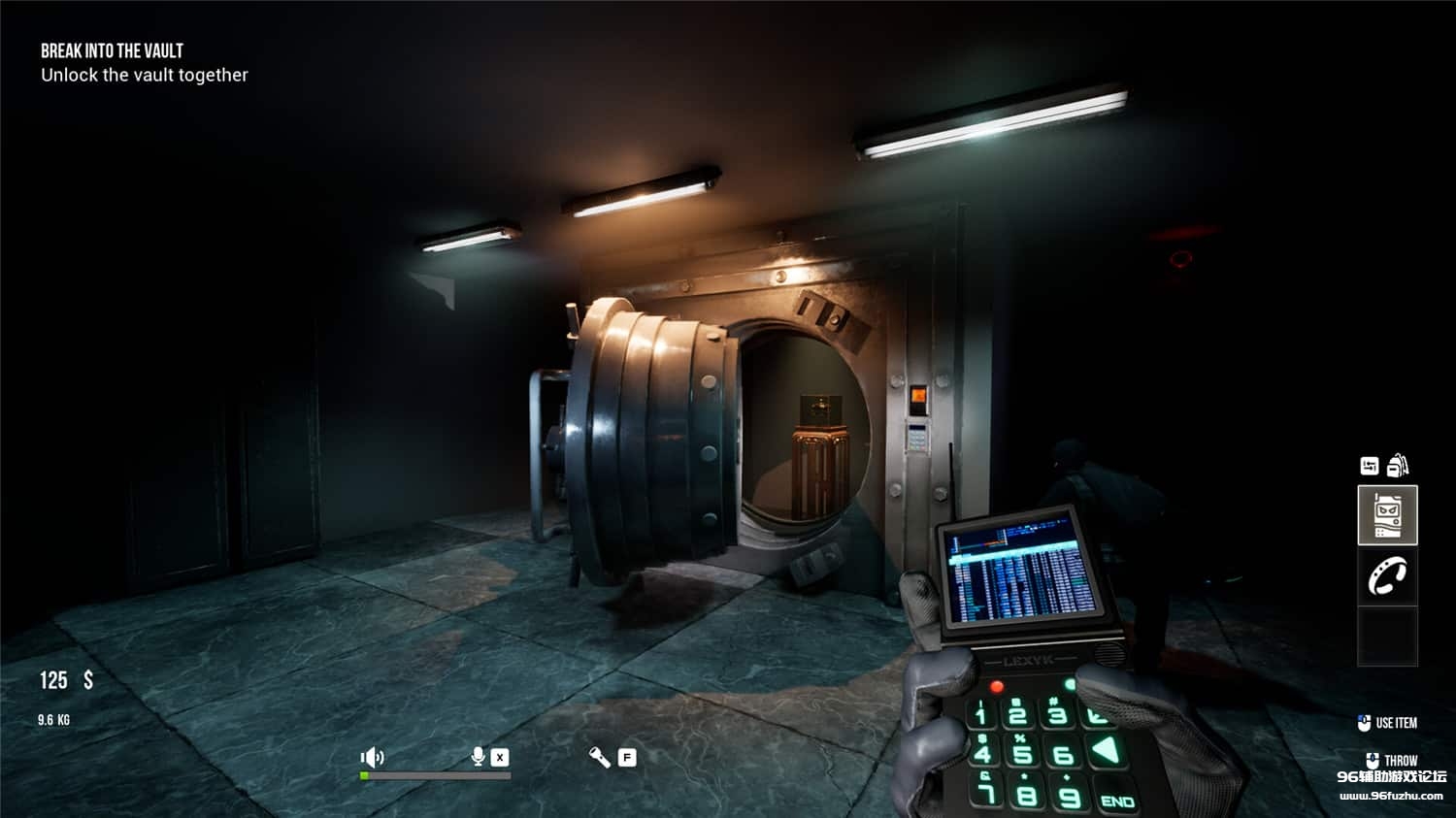
Task: Toggle the microphone icon
Action: tap(478, 757)
